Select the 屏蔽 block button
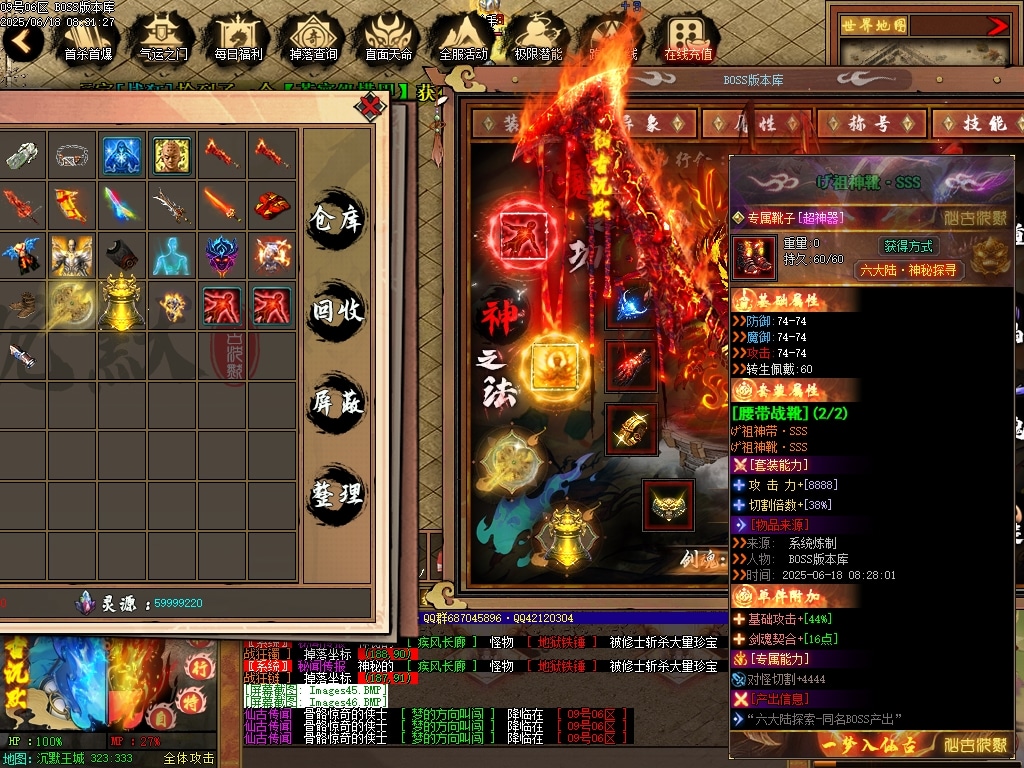The width and height of the screenshot is (1024, 768). (x=336, y=402)
